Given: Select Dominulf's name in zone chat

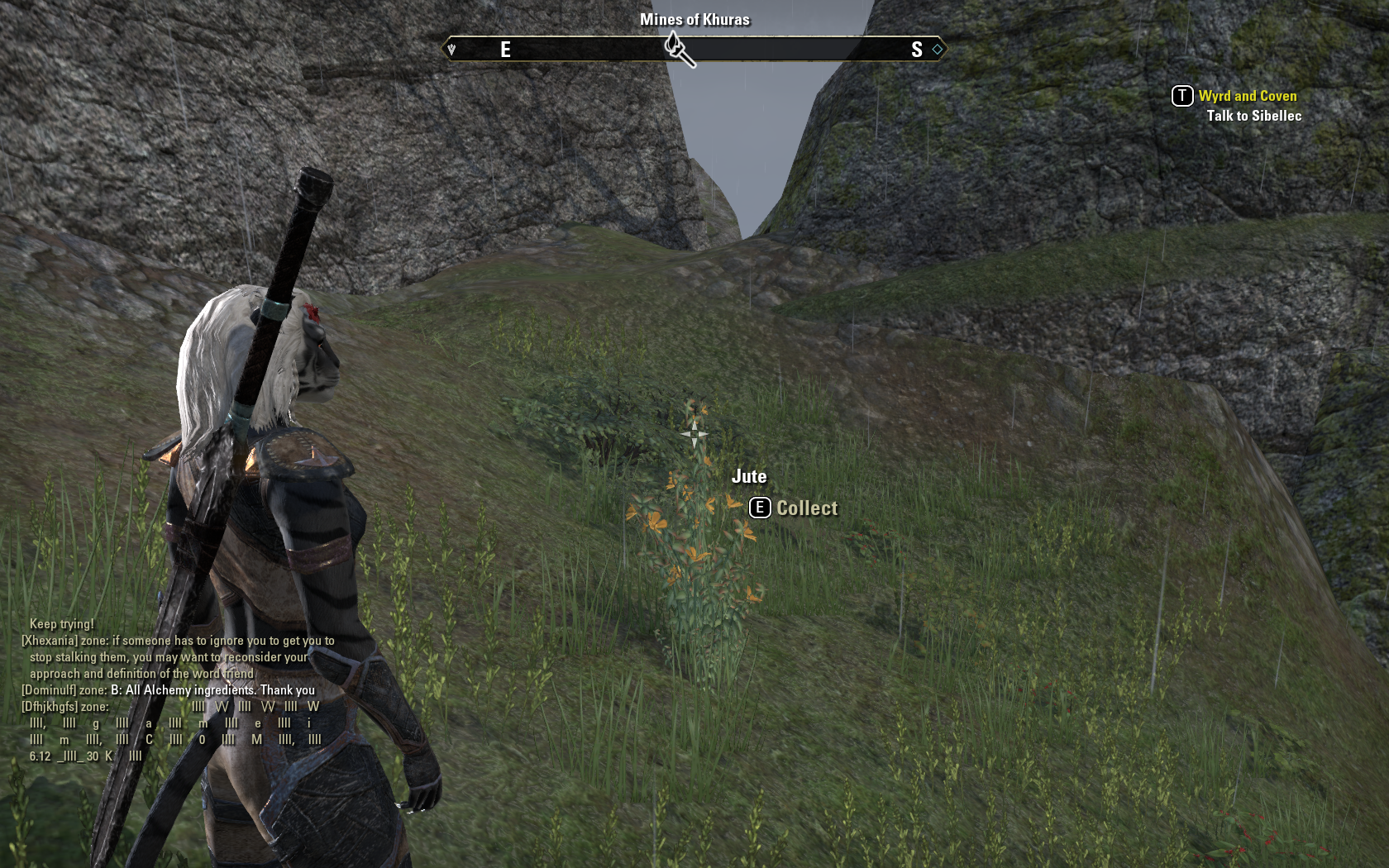Looking at the screenshot, I should [49, 690].
